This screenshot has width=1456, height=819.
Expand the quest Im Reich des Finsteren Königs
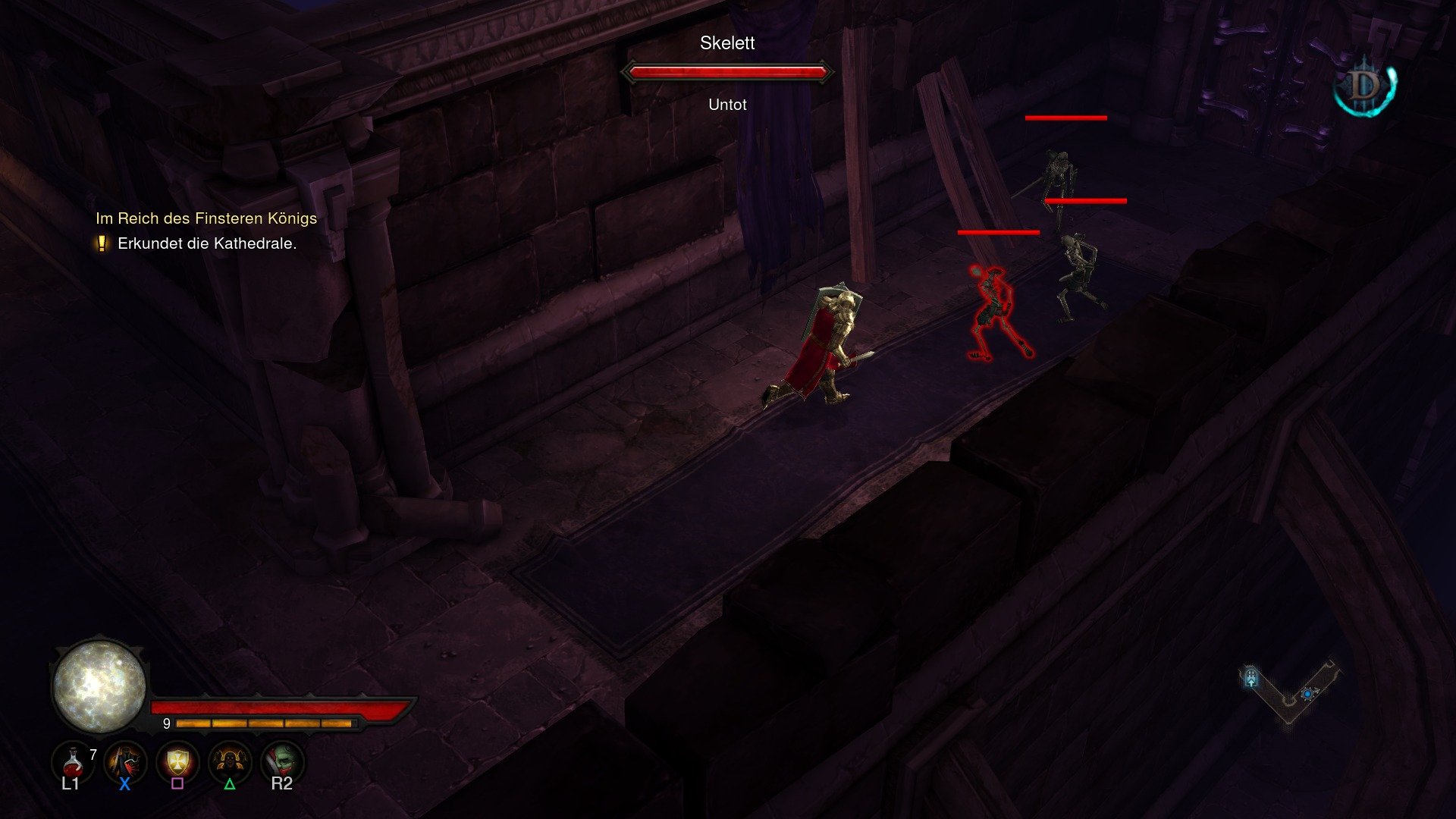coord(206,218)
